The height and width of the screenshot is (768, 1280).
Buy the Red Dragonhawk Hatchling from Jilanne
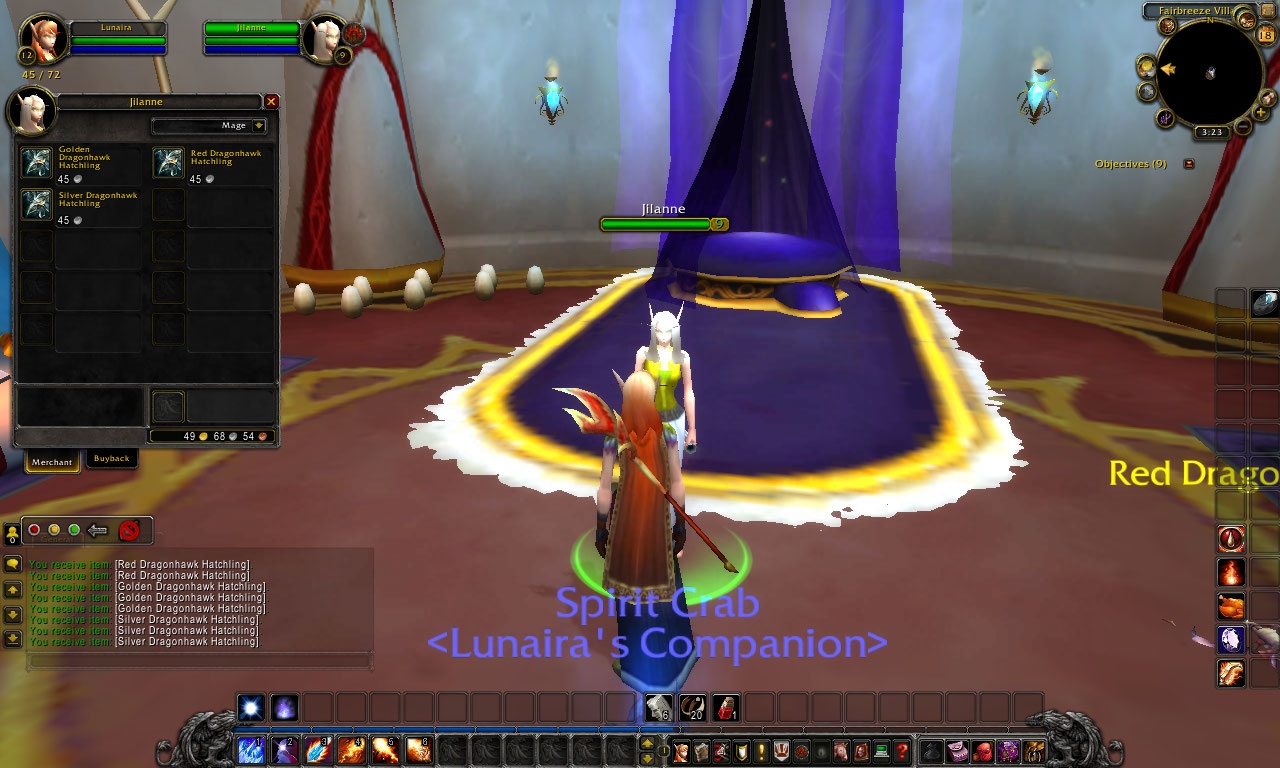(168, 161)
